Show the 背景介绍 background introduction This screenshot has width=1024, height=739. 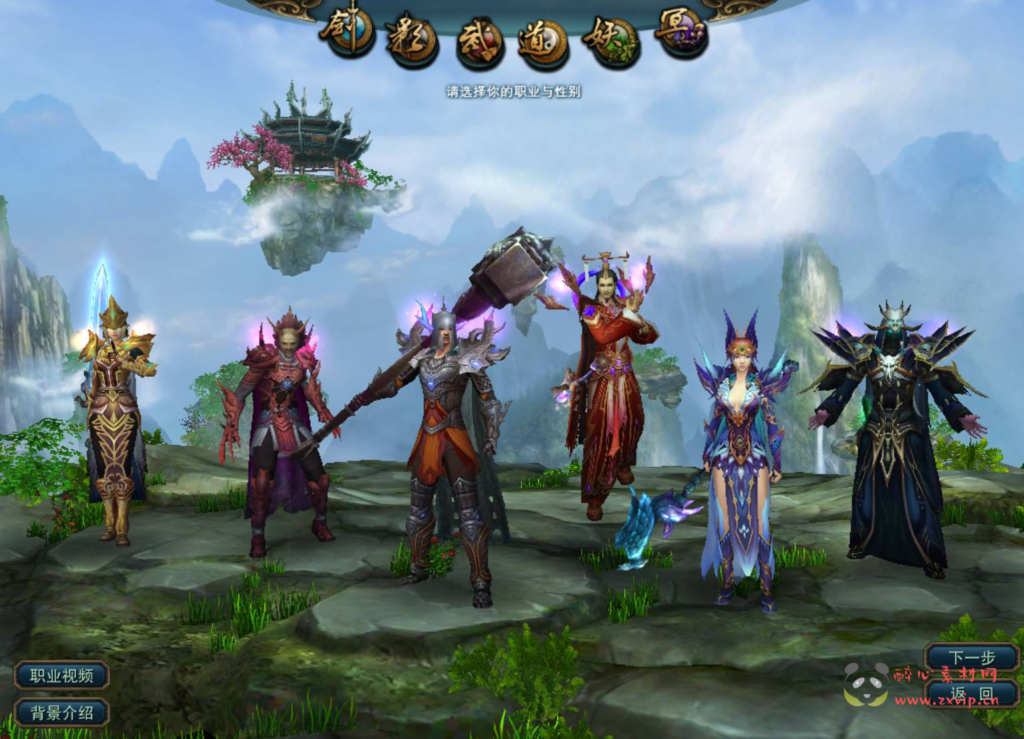tap(61, 713)
